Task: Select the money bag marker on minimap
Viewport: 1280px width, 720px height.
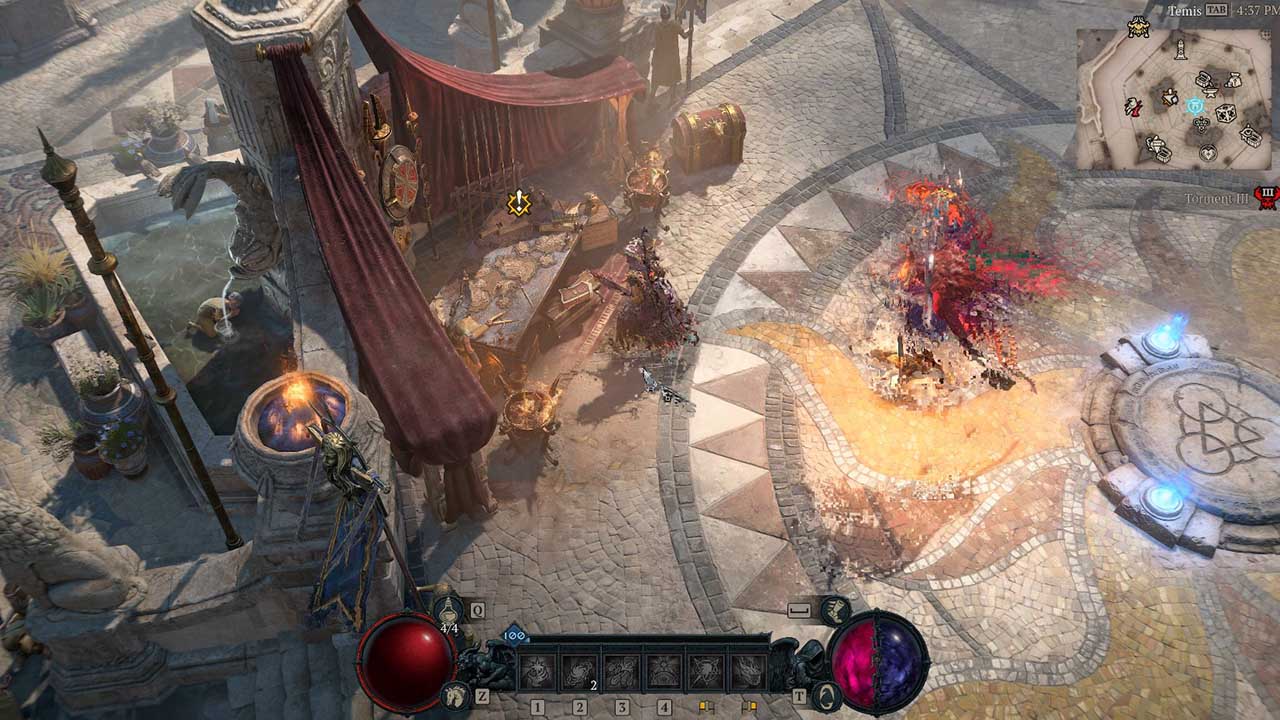Action: point(1233,80)
